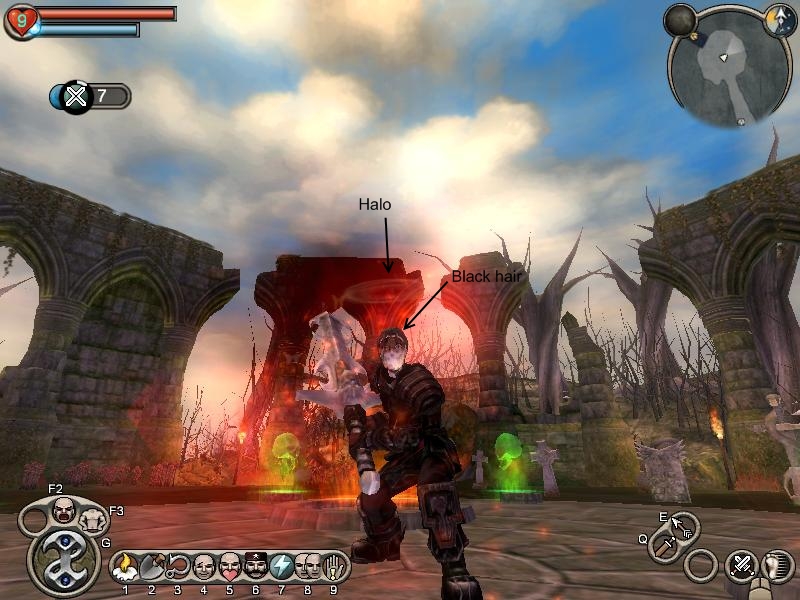Click the dark orb beside the minimap
The width and height of the screenshot is (800, 600).
tap(681, 20)
